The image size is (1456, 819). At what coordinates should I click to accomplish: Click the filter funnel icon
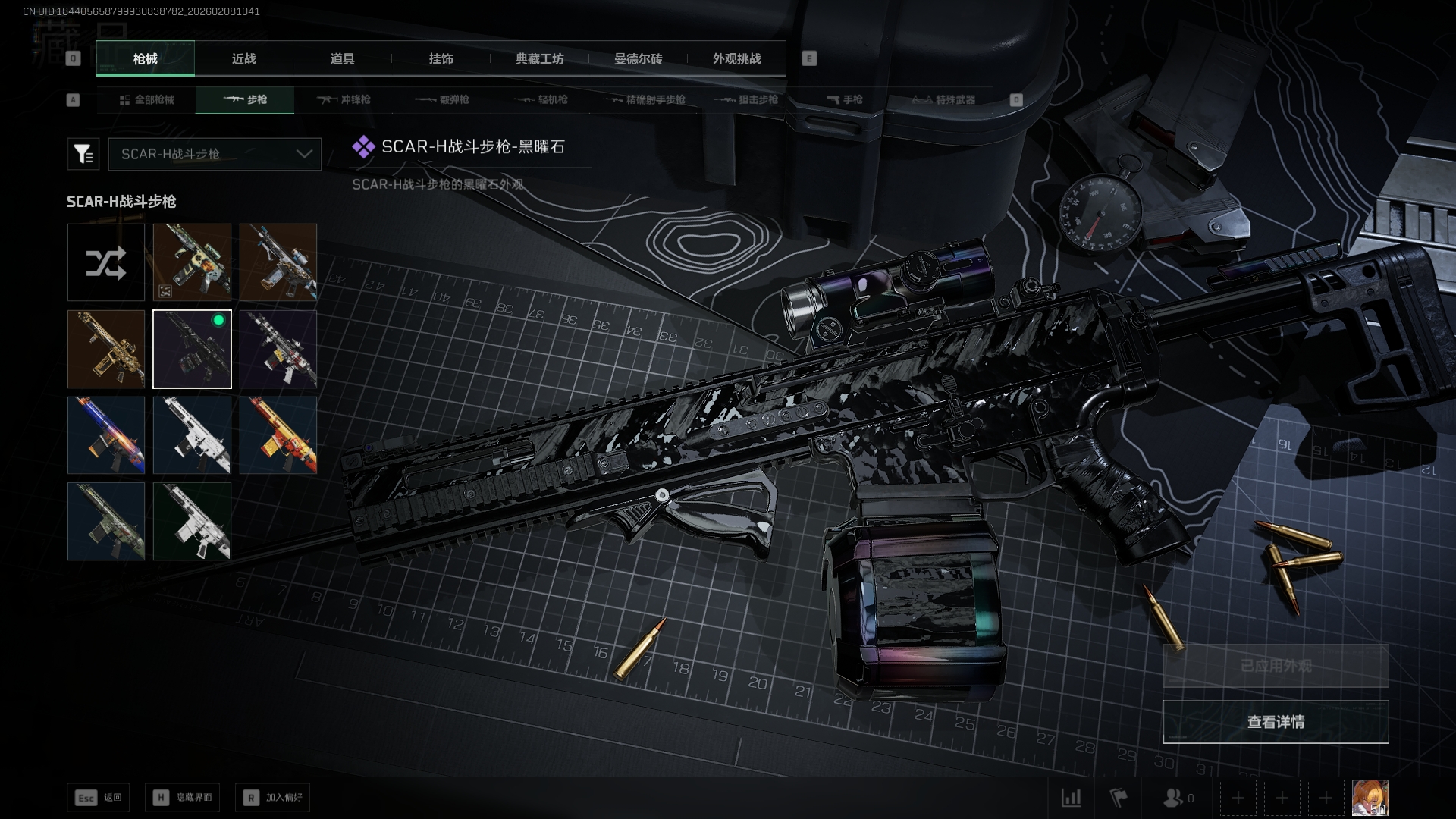click(83, 154)
